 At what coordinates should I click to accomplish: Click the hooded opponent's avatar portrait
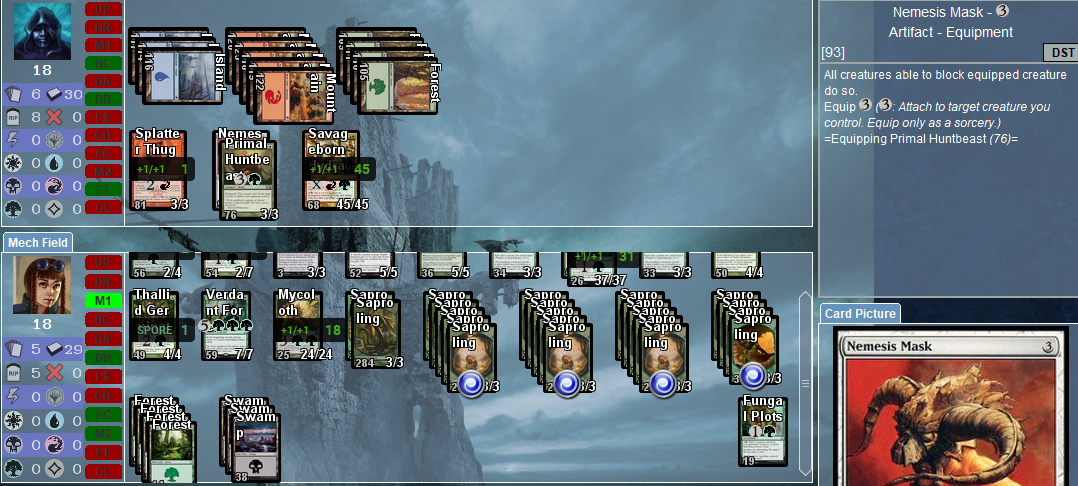42,30
